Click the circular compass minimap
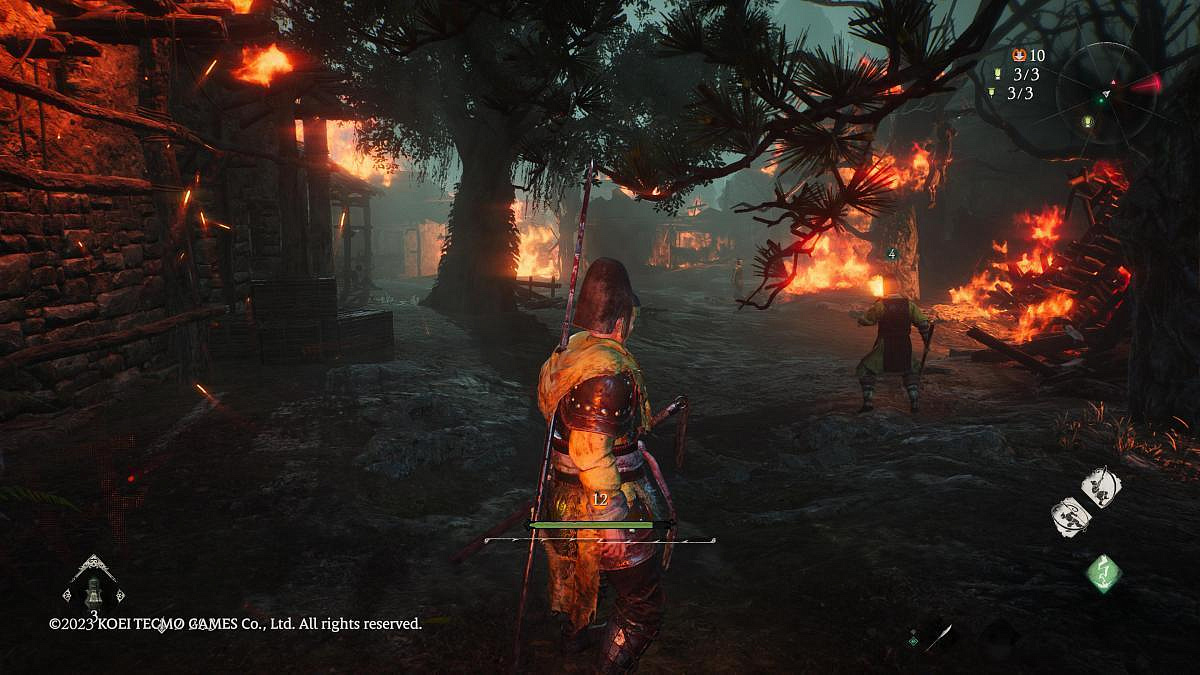 1107,92
